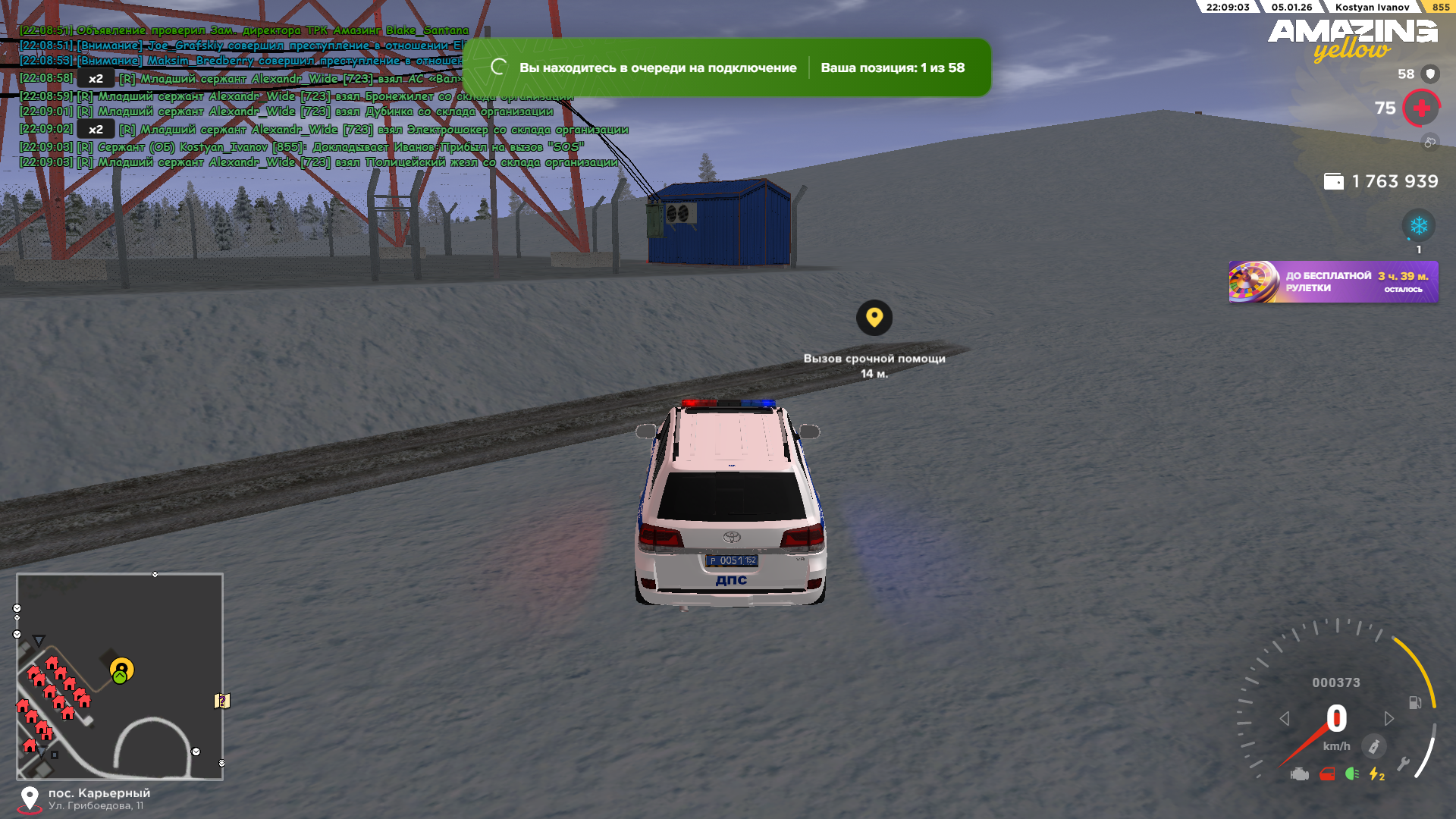Screen dimensions: 1456x819
Task: Click the yellow player marker on minimap
Action: click(121, 669)
